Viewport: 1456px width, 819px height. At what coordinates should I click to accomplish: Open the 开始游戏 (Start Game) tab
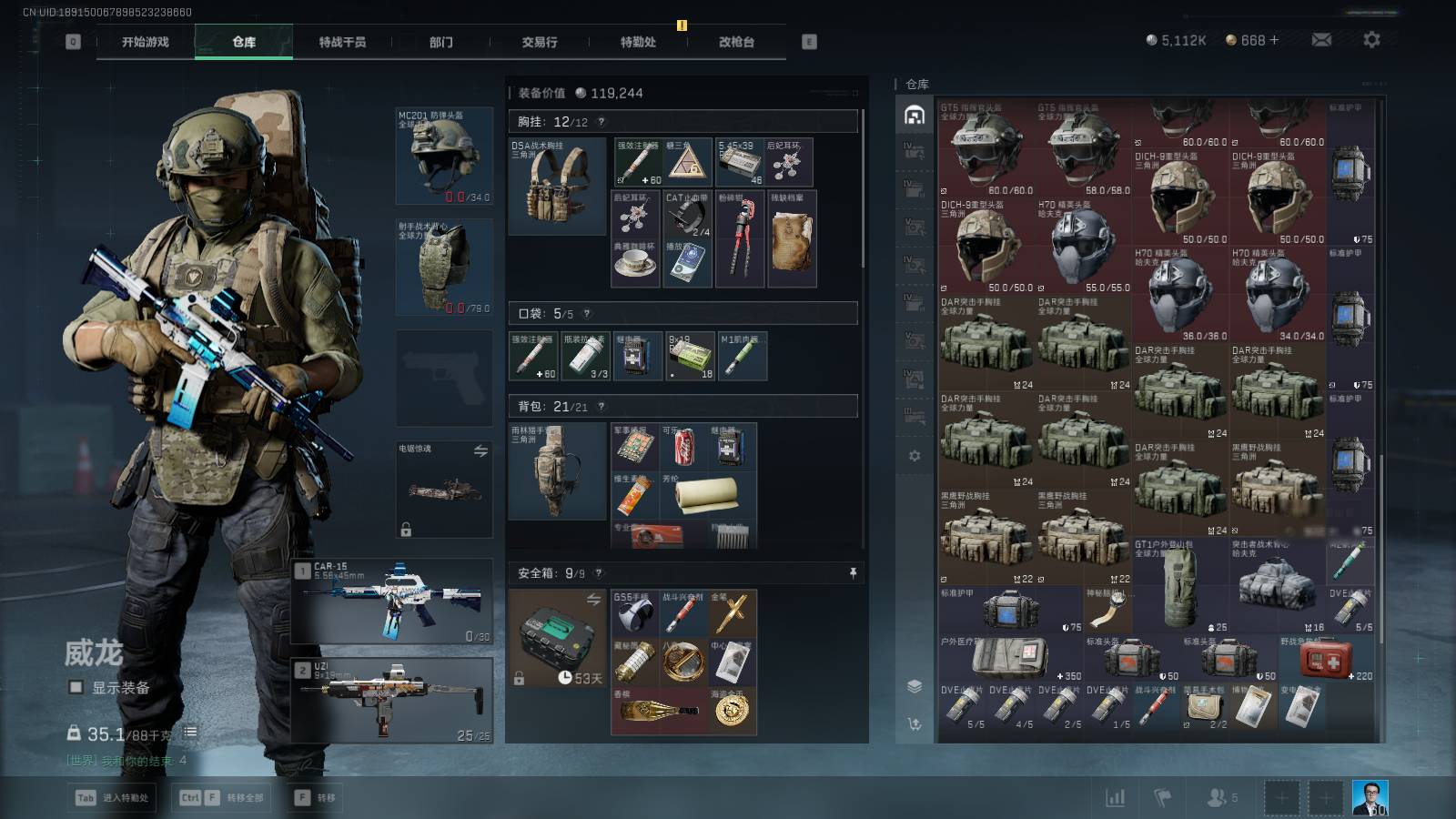click(x=146, y=42)
